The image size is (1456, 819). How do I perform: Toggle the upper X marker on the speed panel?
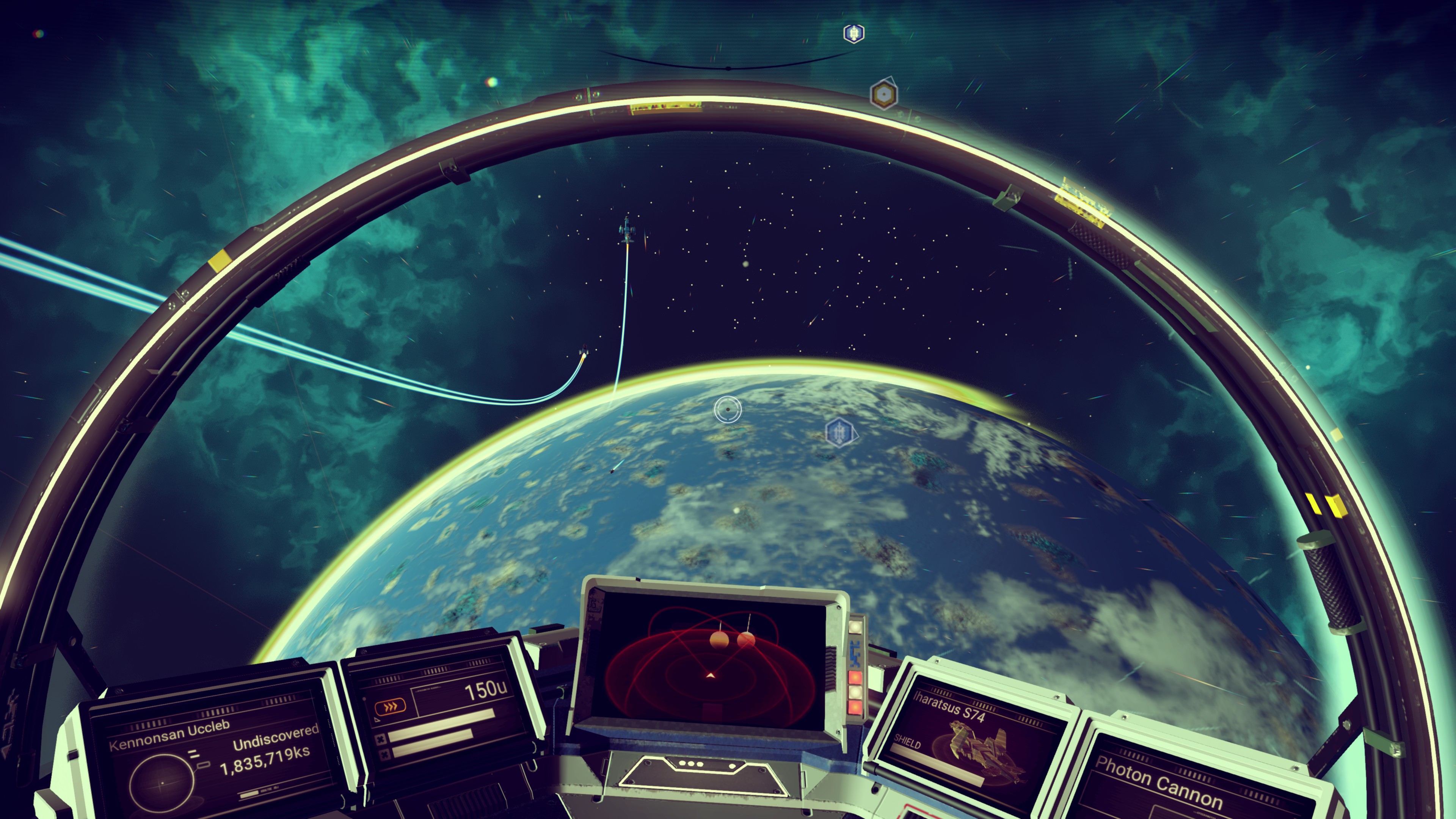click(382, 740)
